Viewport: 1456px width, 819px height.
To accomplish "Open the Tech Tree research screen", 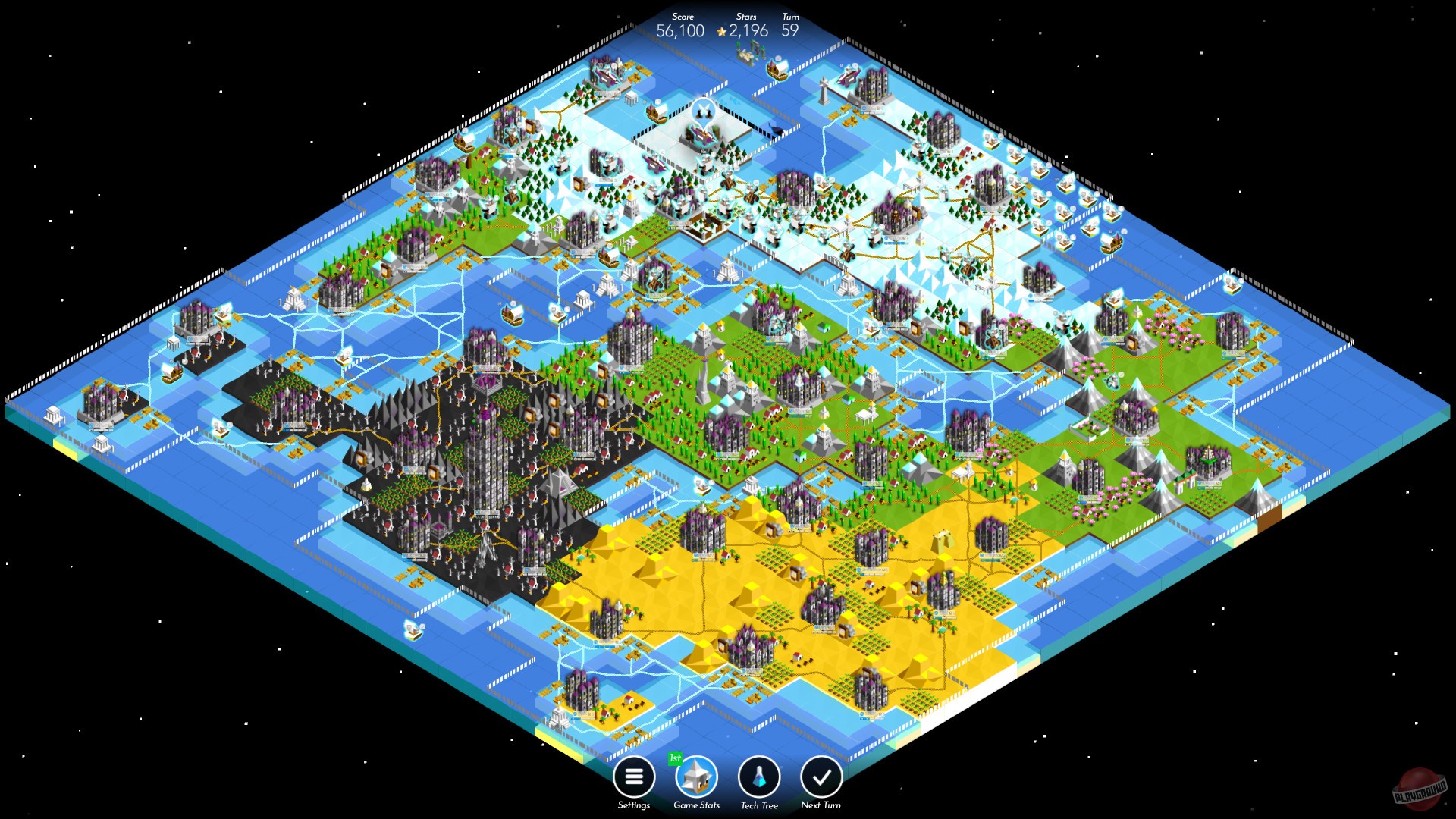I will point(759,777).
